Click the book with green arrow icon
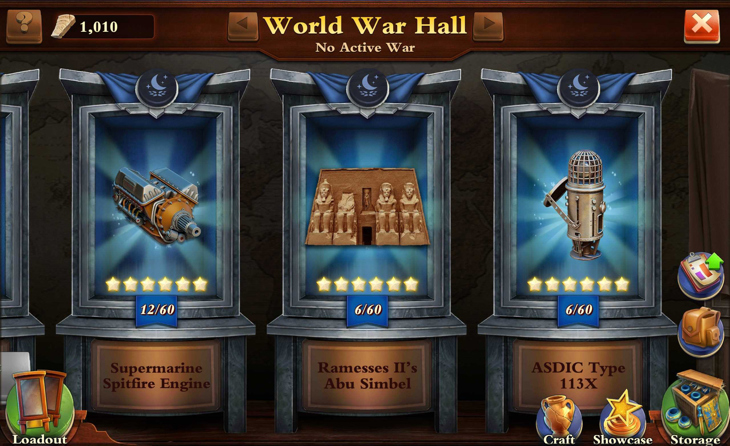This screenshot has height=446, width=730. (x=701, y=275)
